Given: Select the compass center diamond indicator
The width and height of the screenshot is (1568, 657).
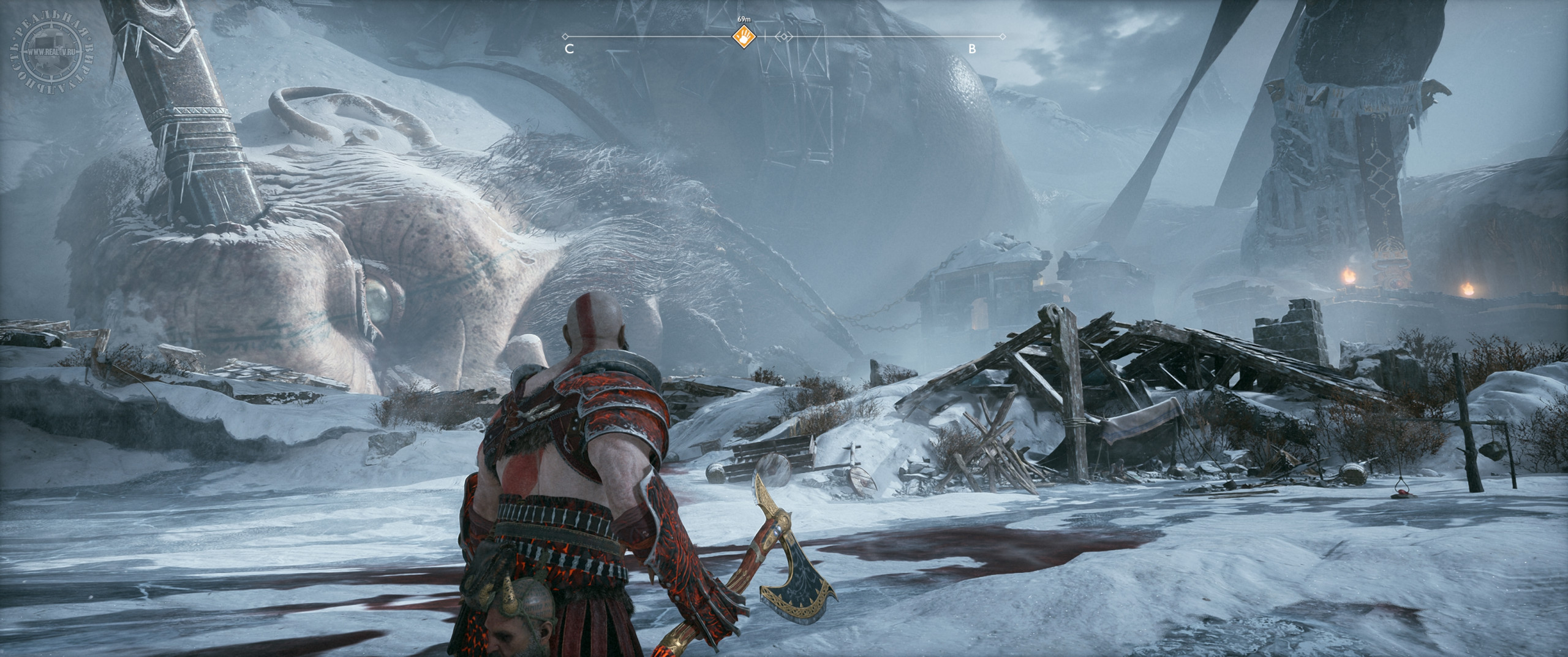Looking at the screenshot, I should [783, 37].
